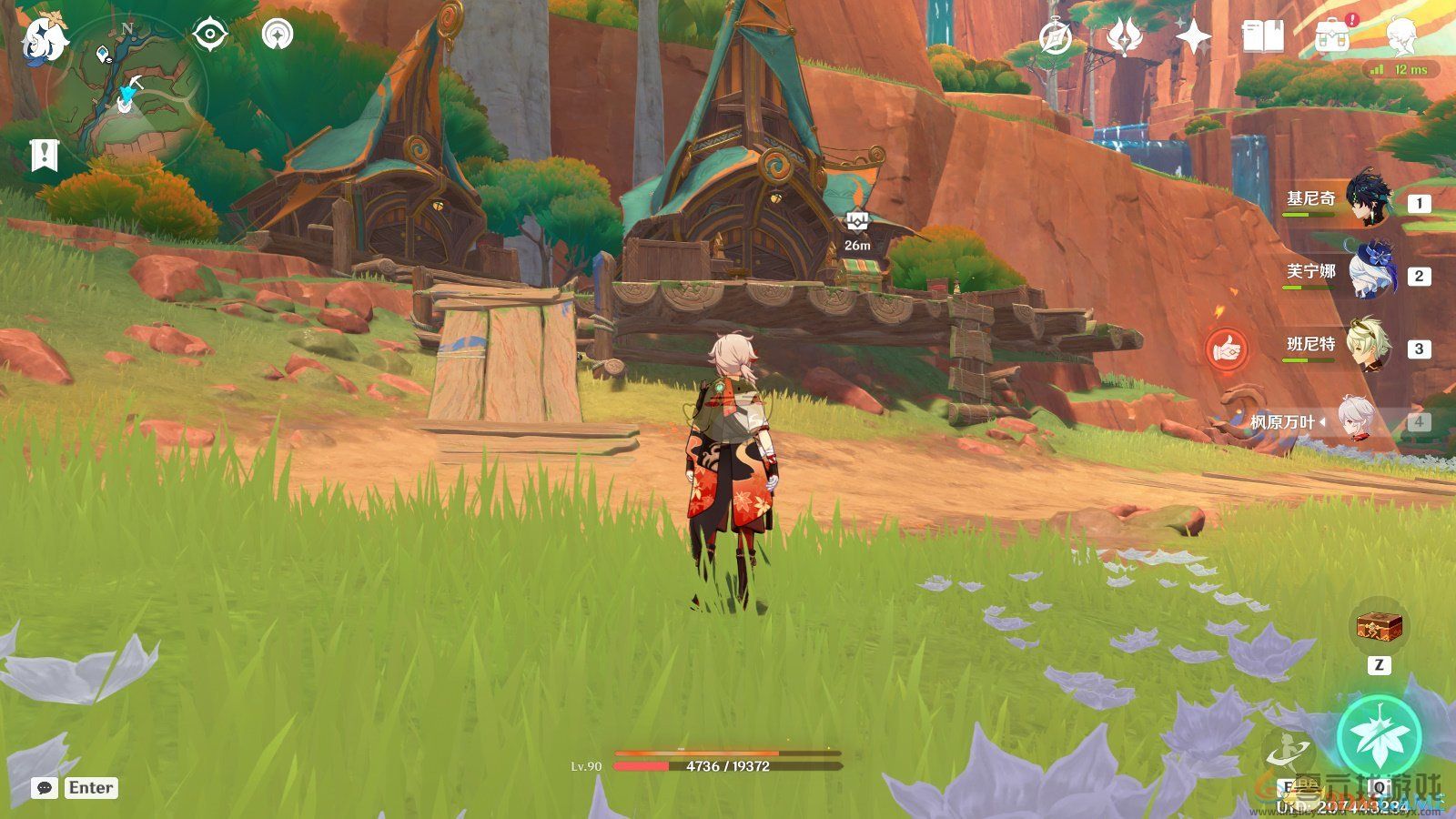The height and width of the screenshot is (819, 1456).
Task: Open the character profile silhouette icon
Action: pos(1400,38)
